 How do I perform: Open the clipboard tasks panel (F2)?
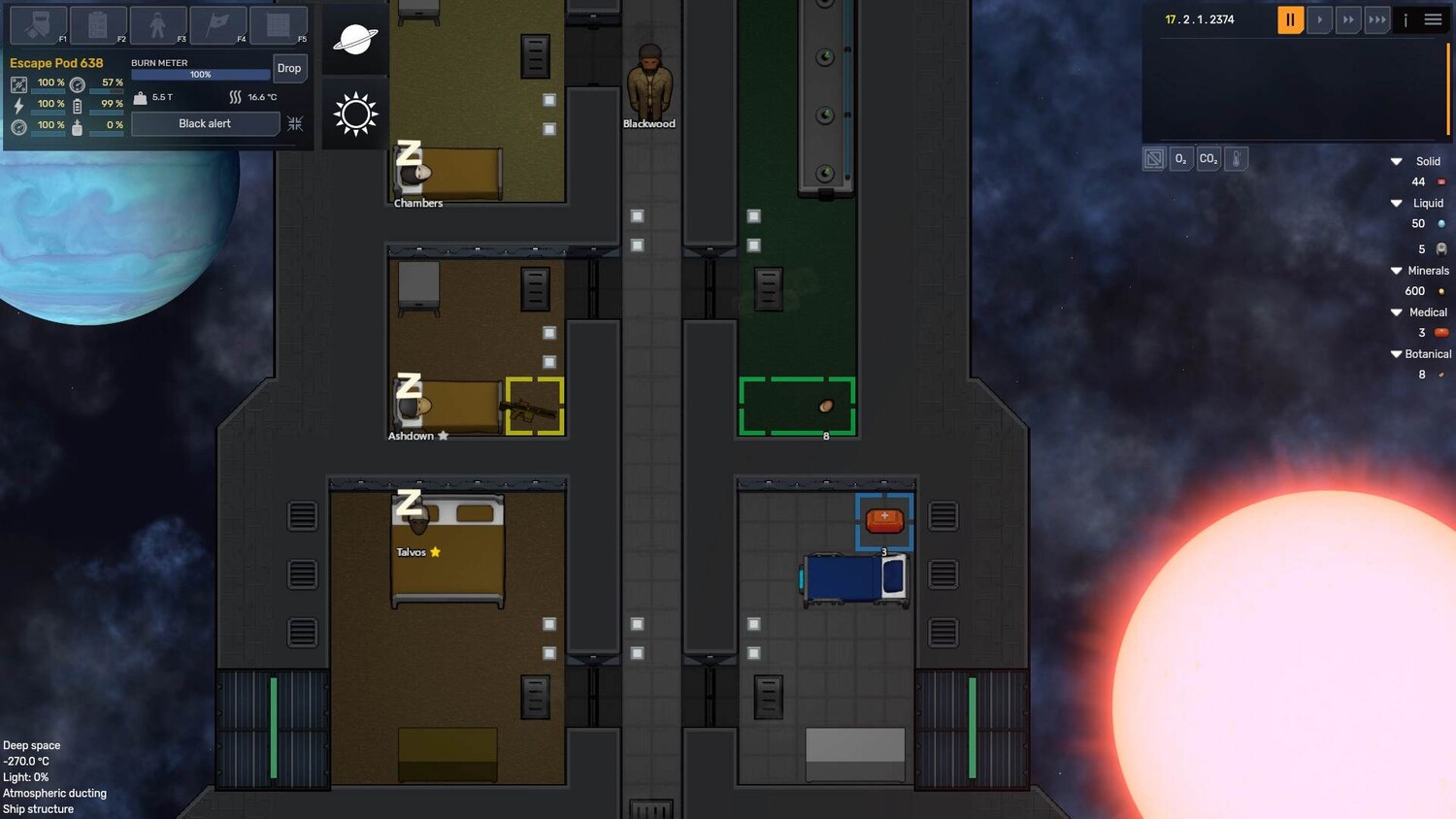97,24
